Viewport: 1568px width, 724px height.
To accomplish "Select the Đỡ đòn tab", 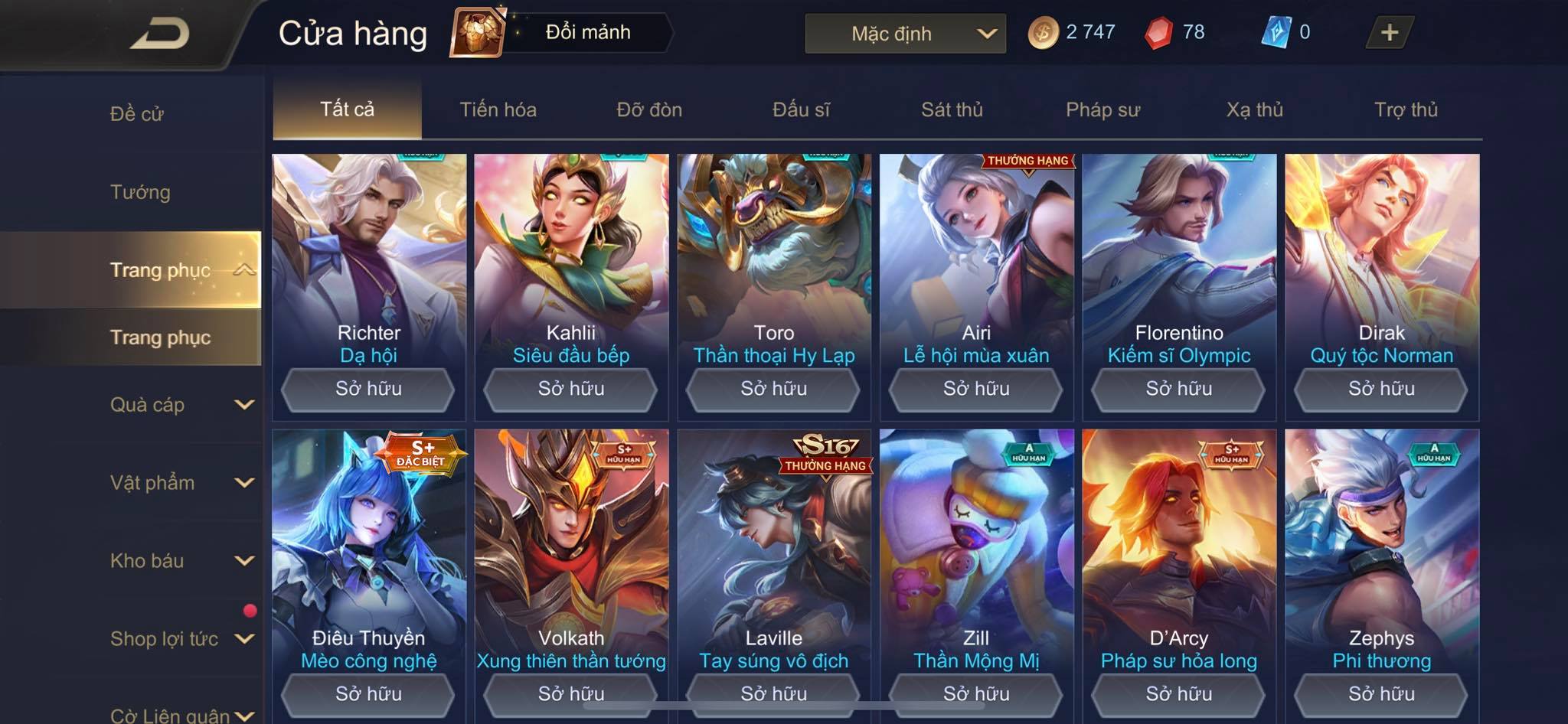I will click(649, 109).
